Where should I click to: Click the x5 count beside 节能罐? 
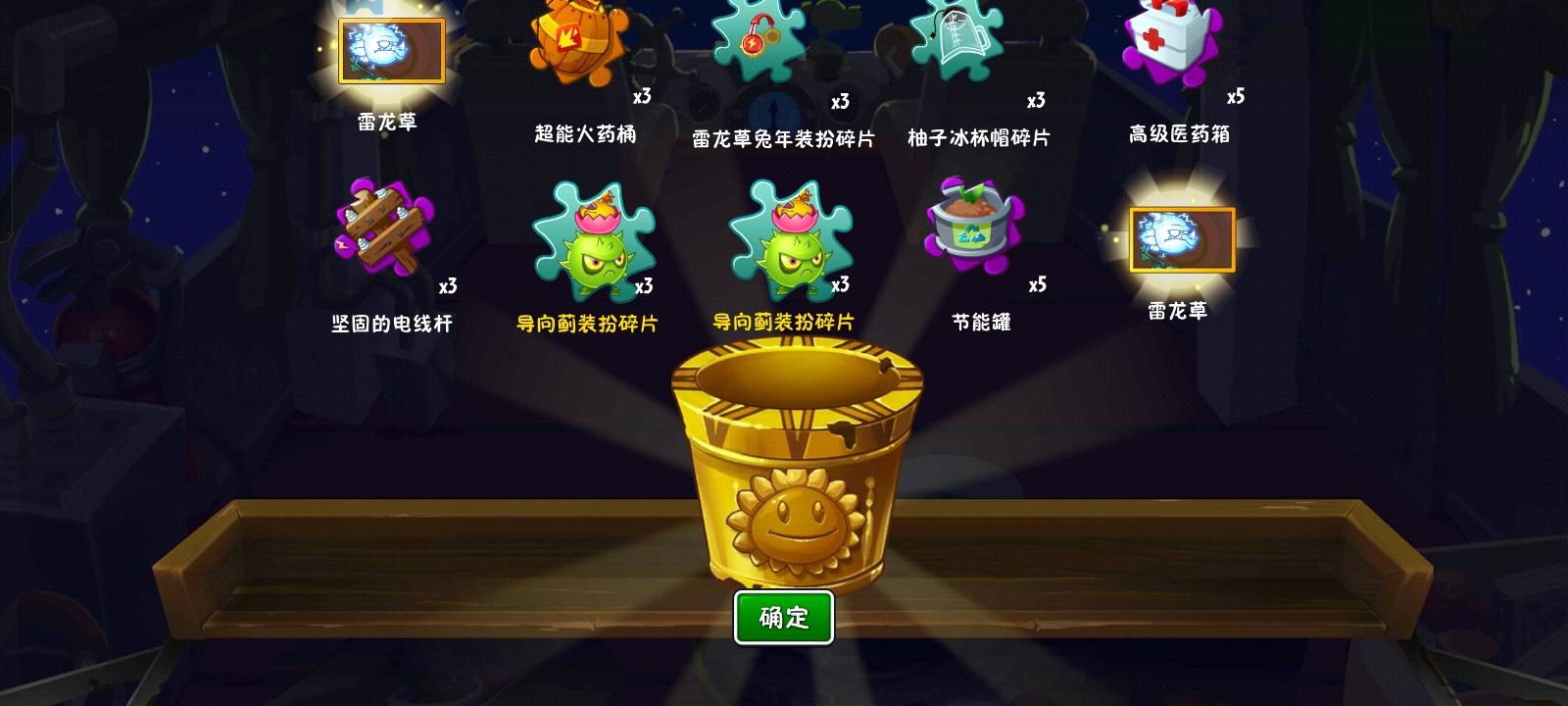point(1039,284)
